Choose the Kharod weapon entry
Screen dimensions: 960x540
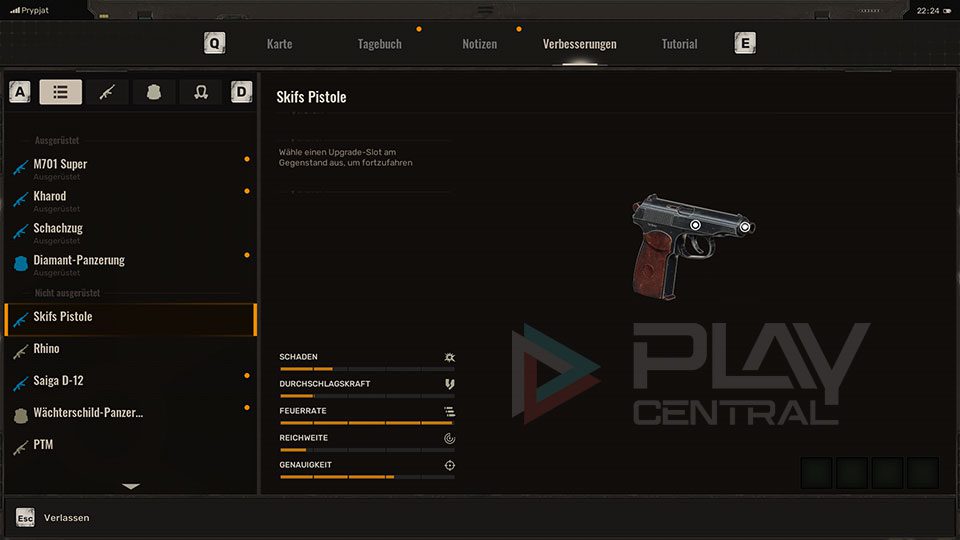50,197
